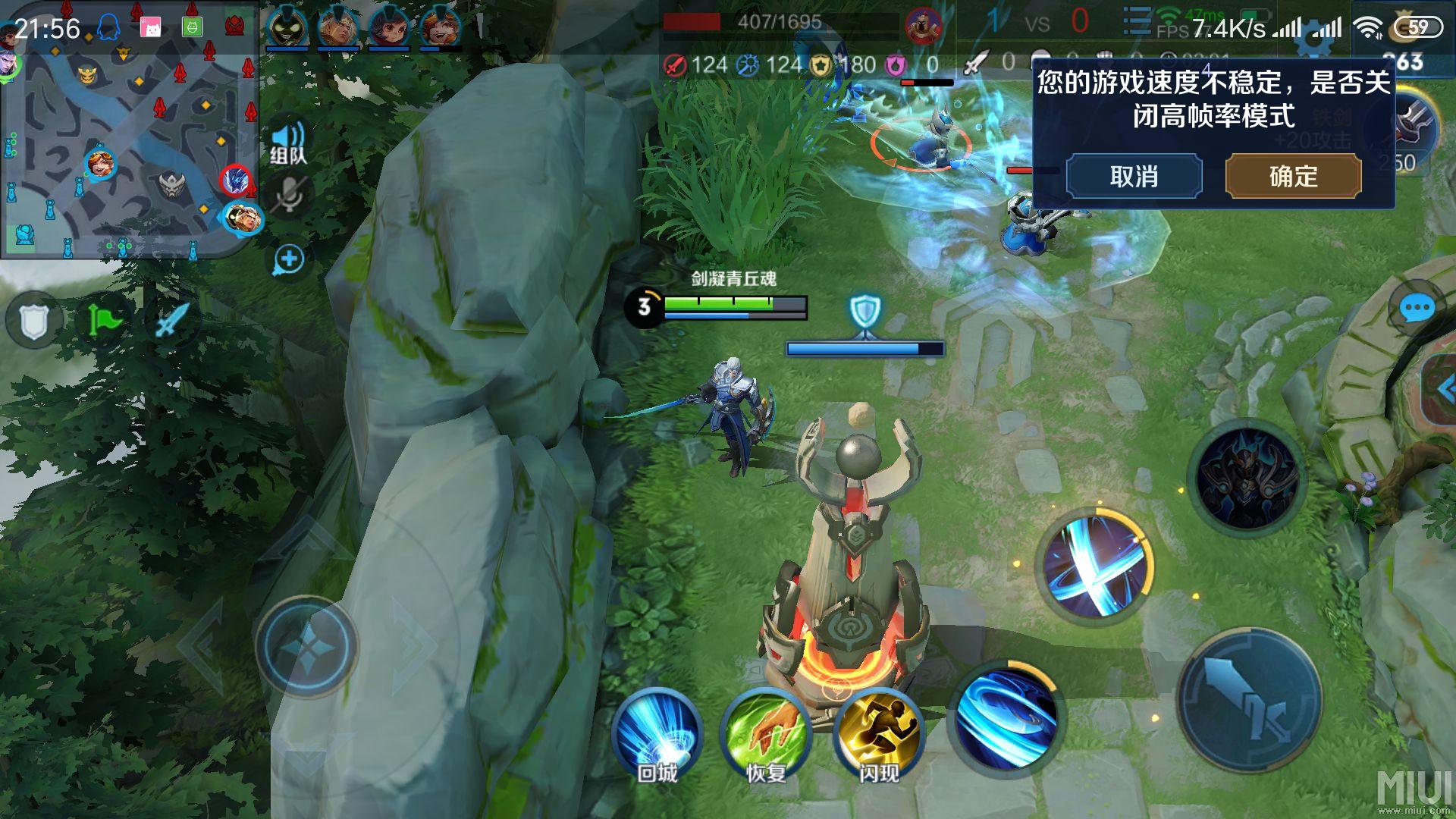
Task: Toggle team voice speaker (组队)
Action: click(x=288, y=143)
